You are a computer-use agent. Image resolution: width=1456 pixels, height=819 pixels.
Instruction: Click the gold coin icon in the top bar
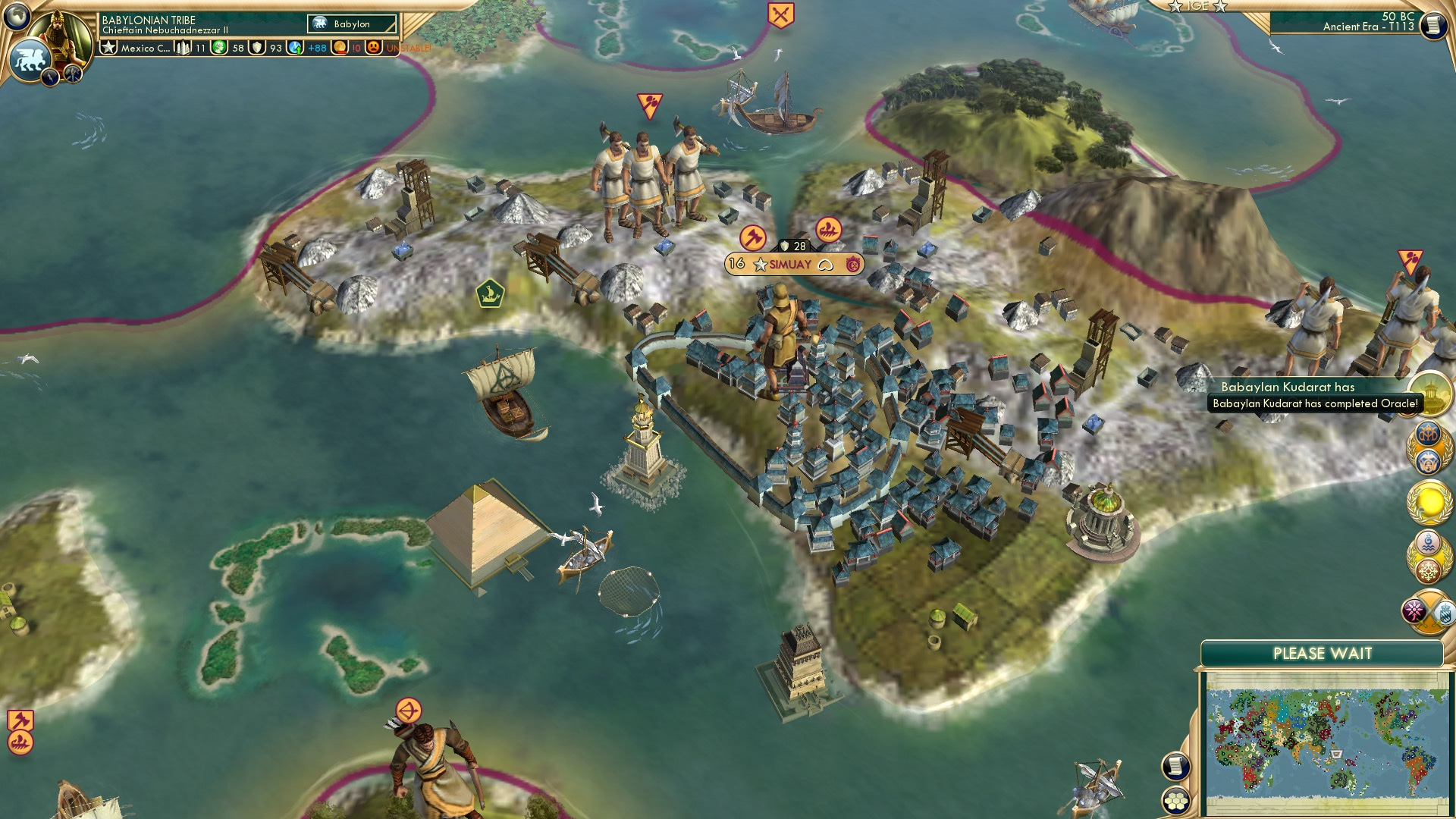(340, 47)
